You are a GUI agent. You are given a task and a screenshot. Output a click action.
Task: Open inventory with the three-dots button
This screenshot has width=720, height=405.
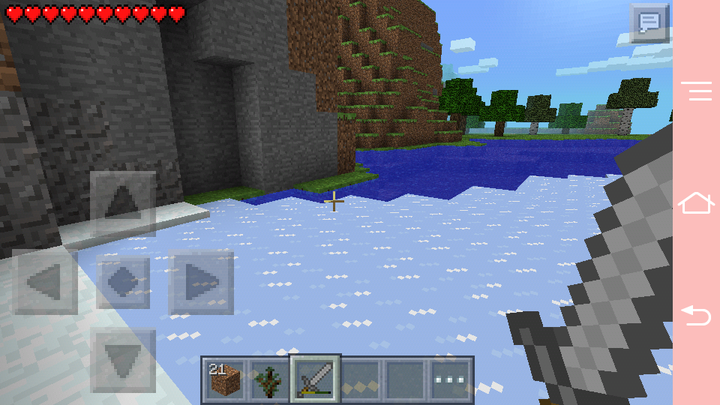[451, 380]
